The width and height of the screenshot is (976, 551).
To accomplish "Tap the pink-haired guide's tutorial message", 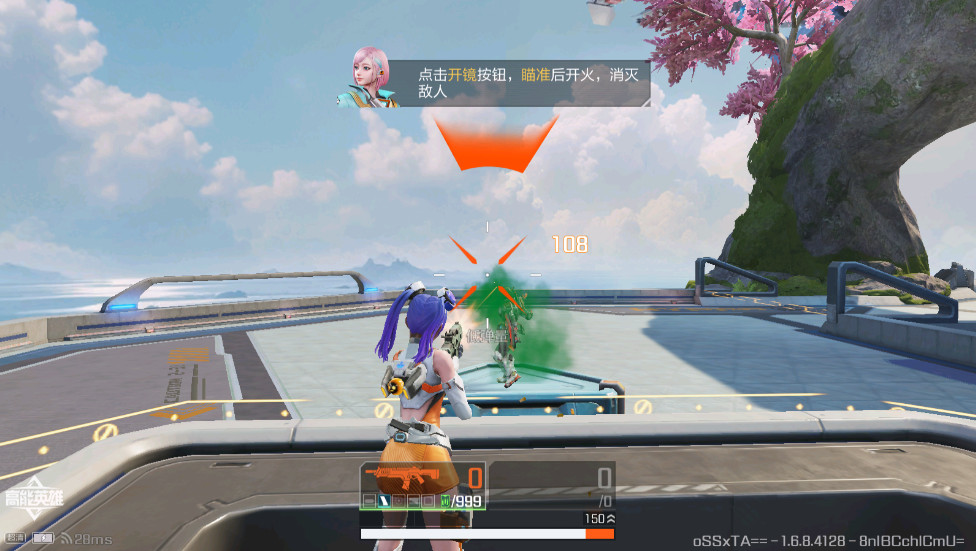I will (517, 83).
